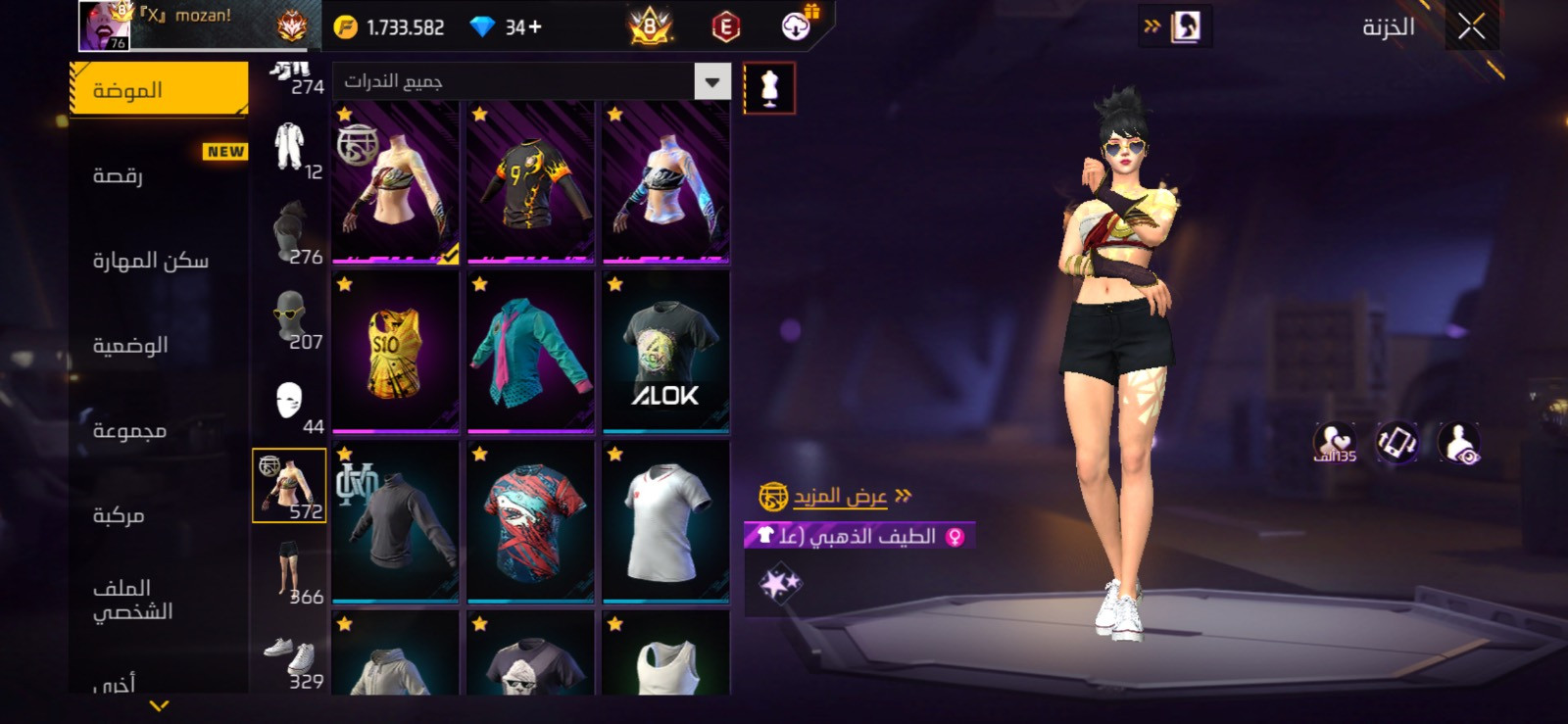Click the mannequin outfit preview button
The width and height of the screenshot is (1568, 724).
click(x=769, y=88)
